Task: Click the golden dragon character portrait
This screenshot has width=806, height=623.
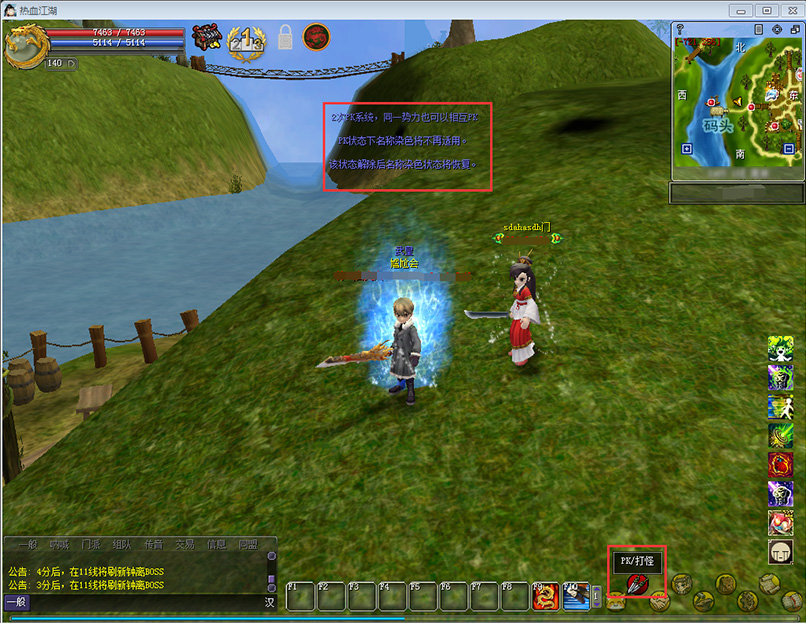Action: coord(24,45)
